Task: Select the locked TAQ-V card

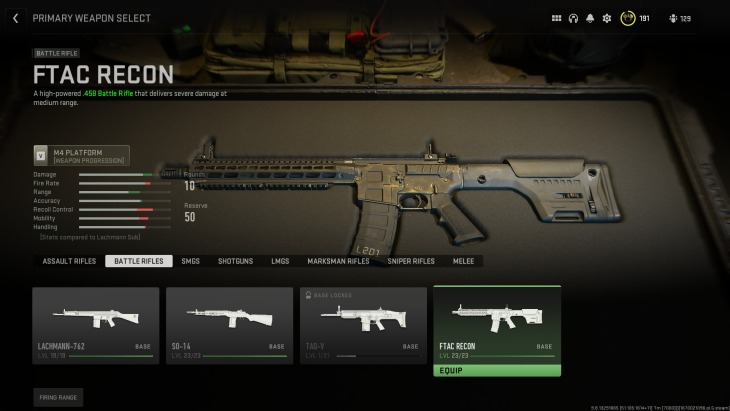Action: (x=363, y=325)
